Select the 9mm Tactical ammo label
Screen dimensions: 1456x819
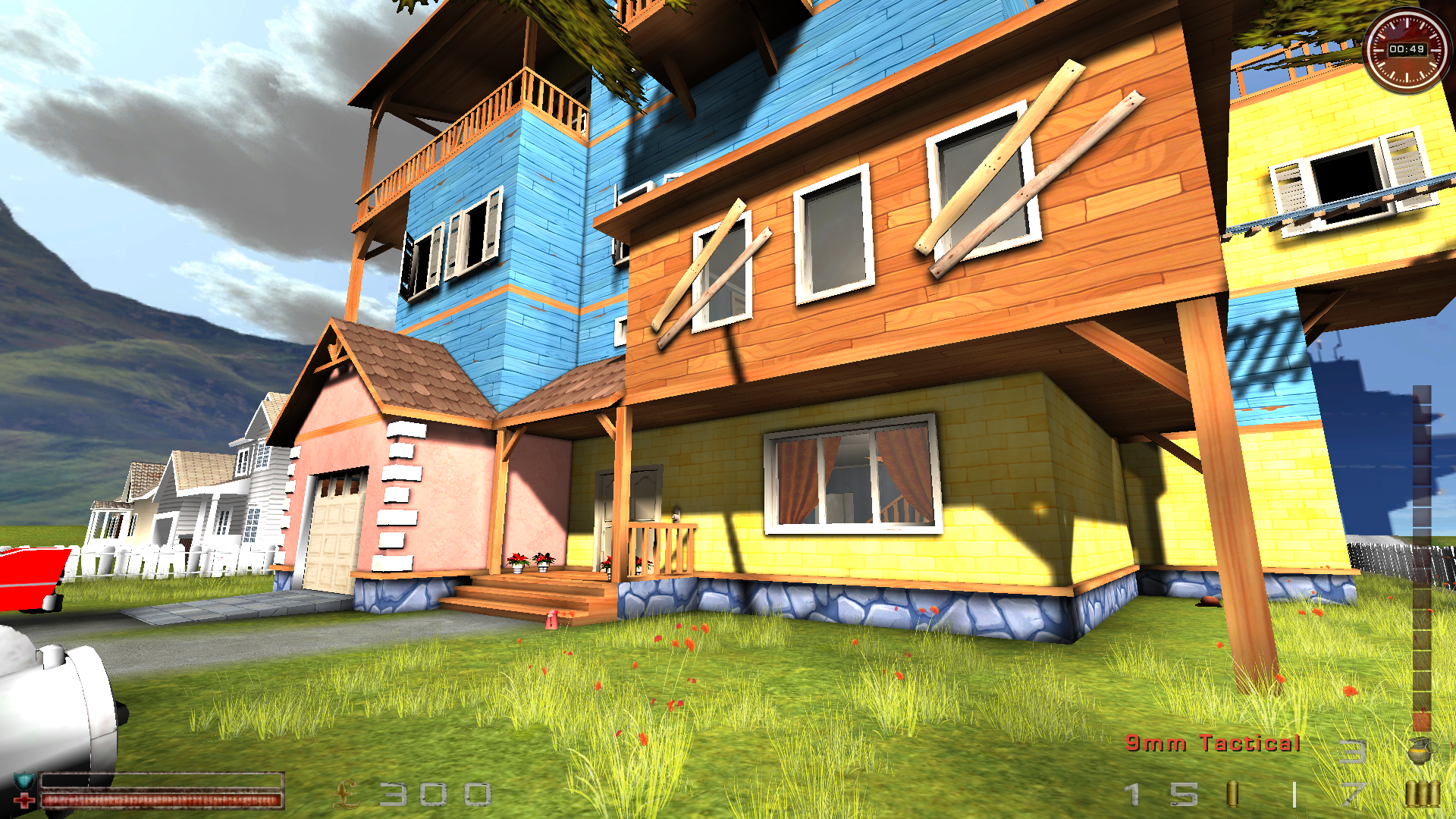(x=1213, y=744)
